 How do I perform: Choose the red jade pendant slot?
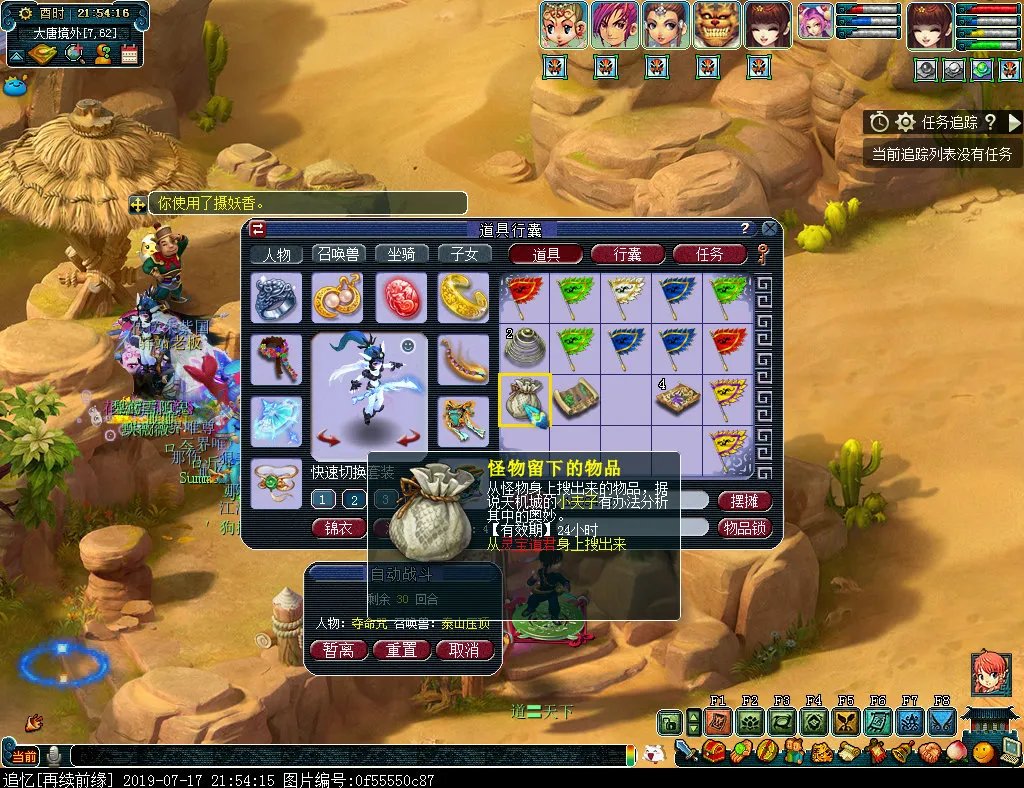click(x=401, y=298)
